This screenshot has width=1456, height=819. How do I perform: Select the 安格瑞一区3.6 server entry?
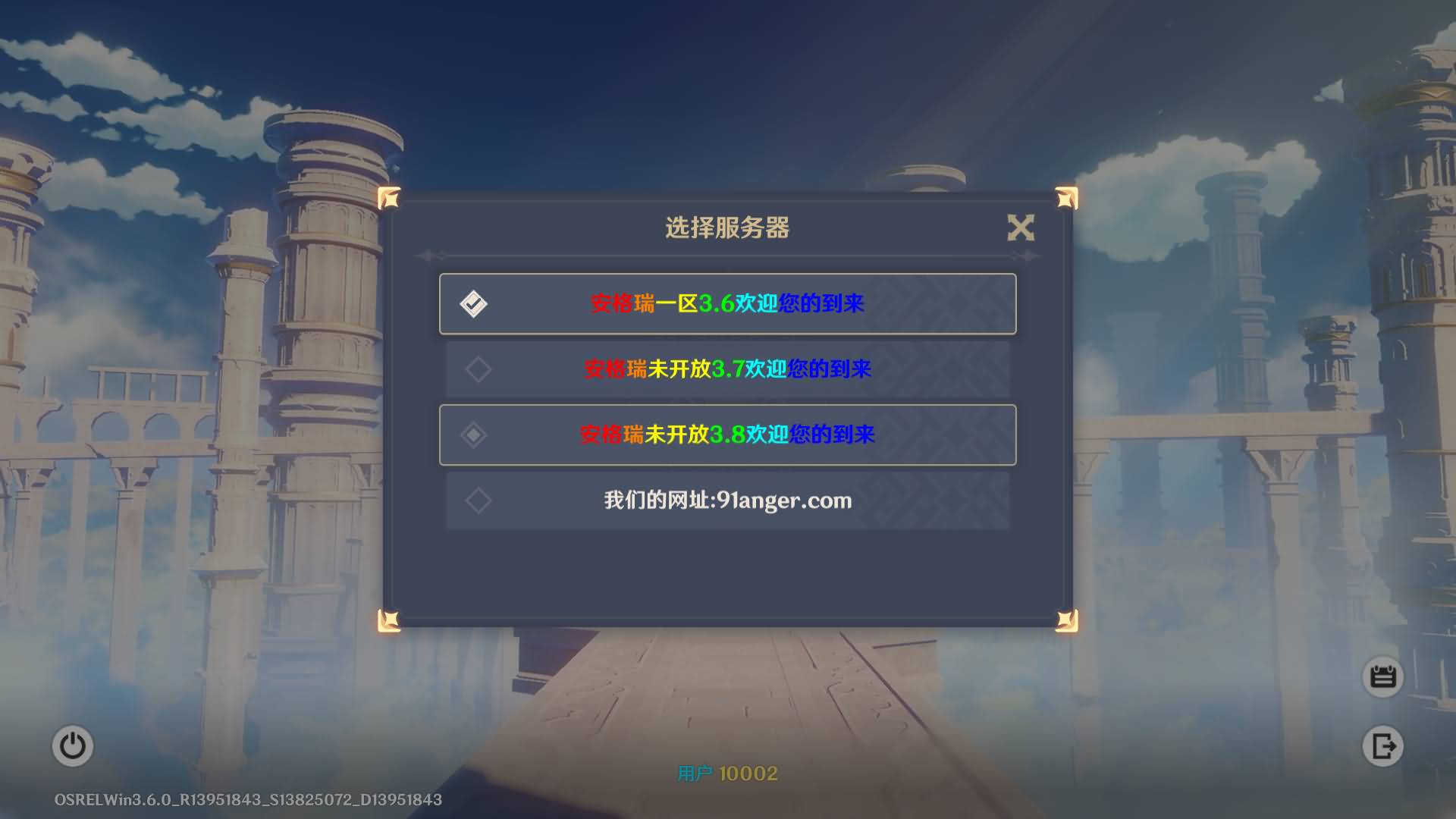pos(728,303)
